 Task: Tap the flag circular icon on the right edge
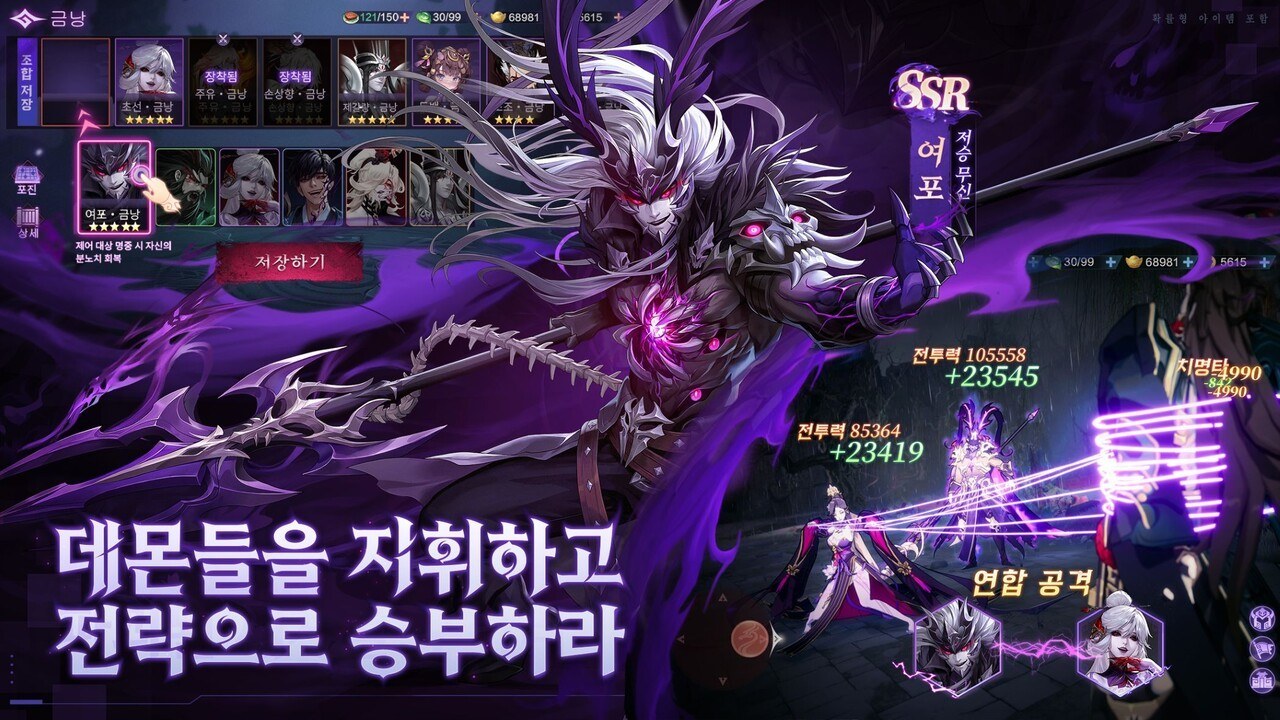1262,648
